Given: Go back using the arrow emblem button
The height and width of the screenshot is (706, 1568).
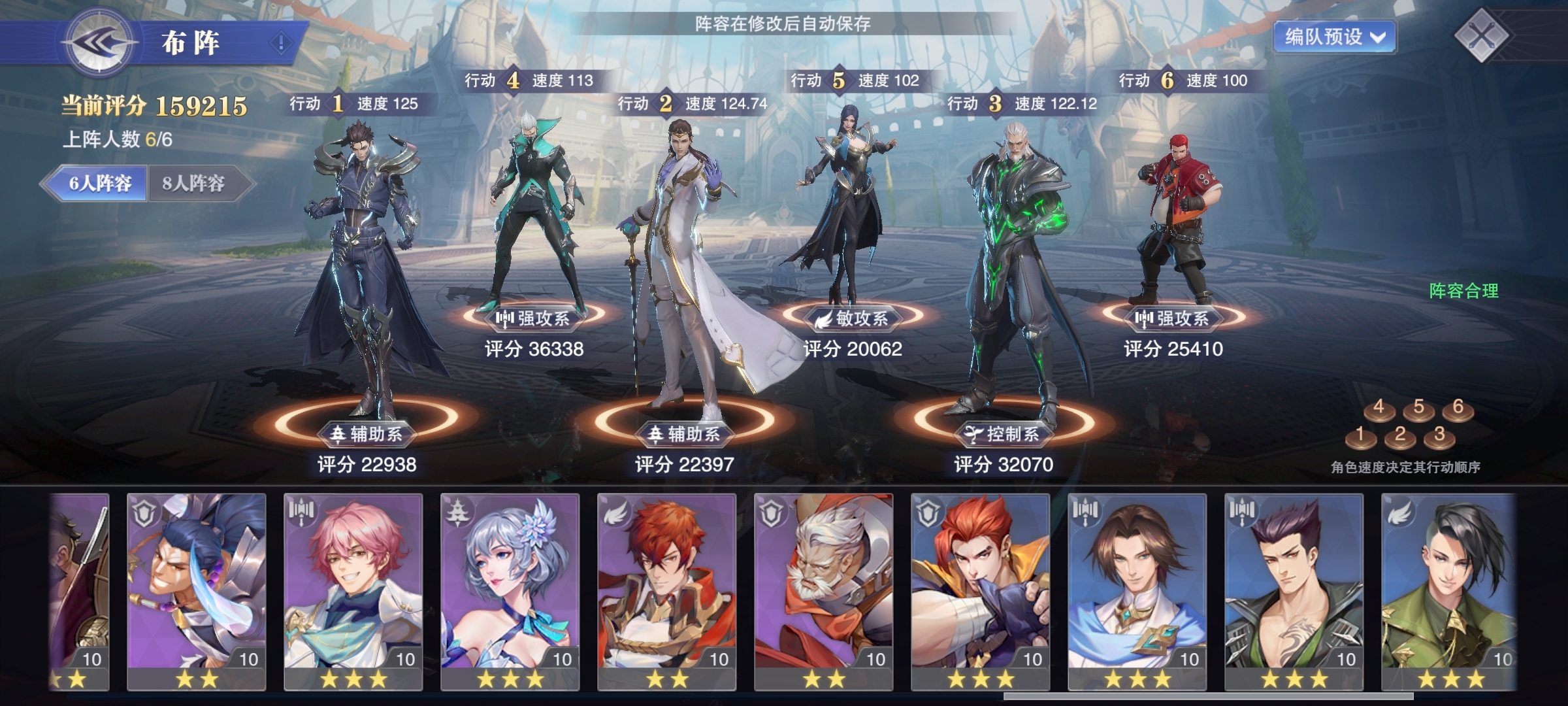Looking at the screenshot, I should click(100, 43).
